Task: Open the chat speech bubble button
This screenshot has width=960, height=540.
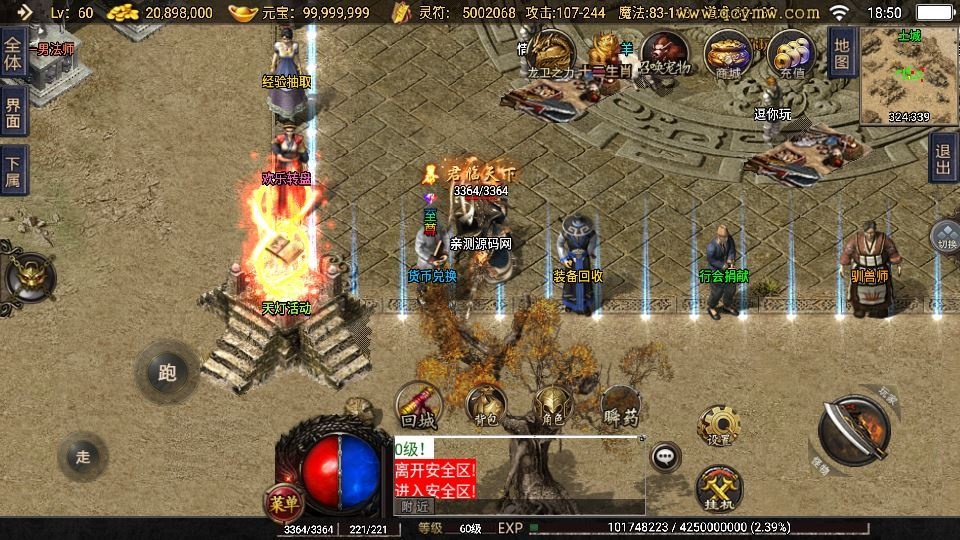Action: coord(664,458)
